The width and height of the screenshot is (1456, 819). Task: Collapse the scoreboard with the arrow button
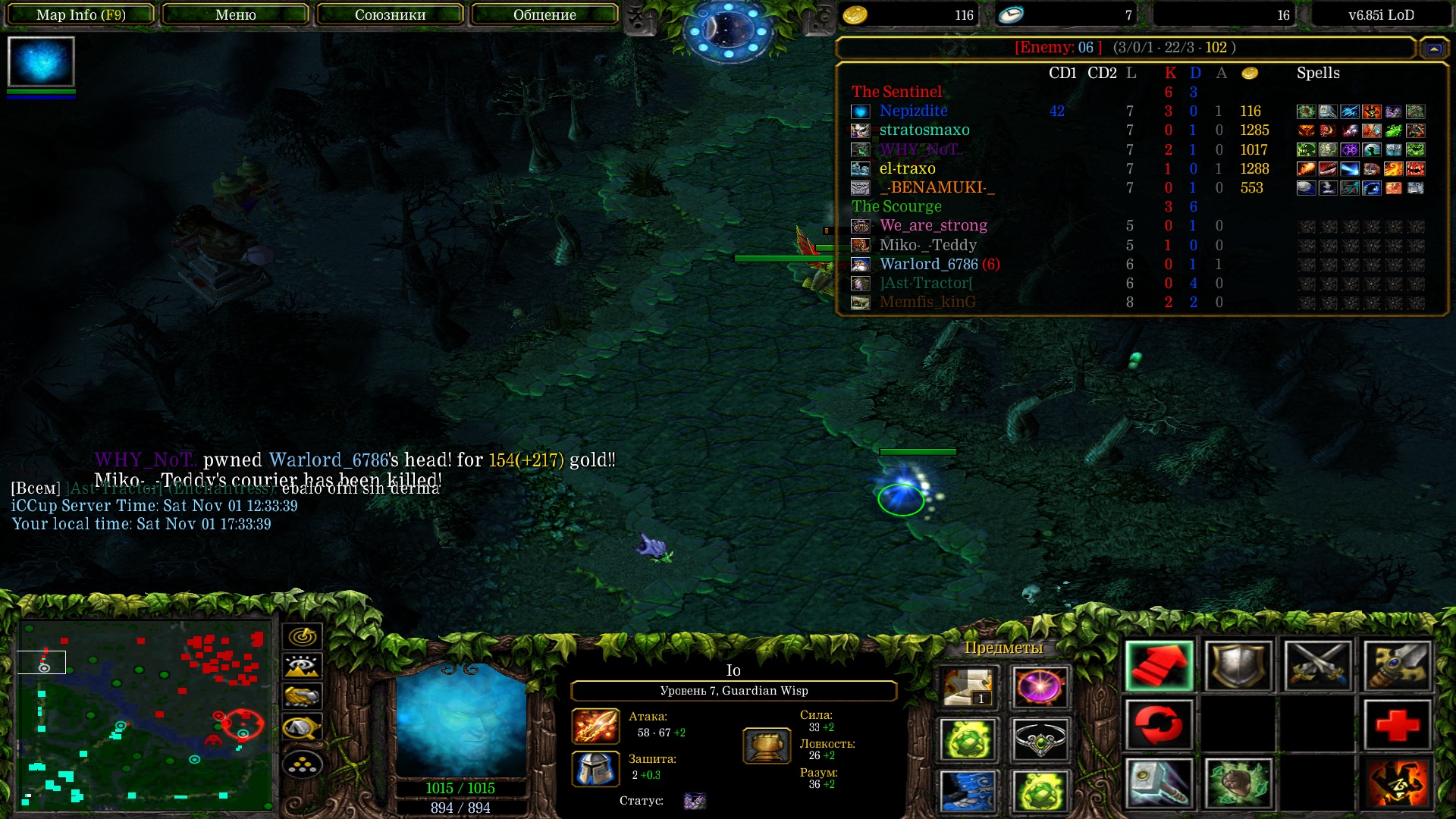point(1433,49)
